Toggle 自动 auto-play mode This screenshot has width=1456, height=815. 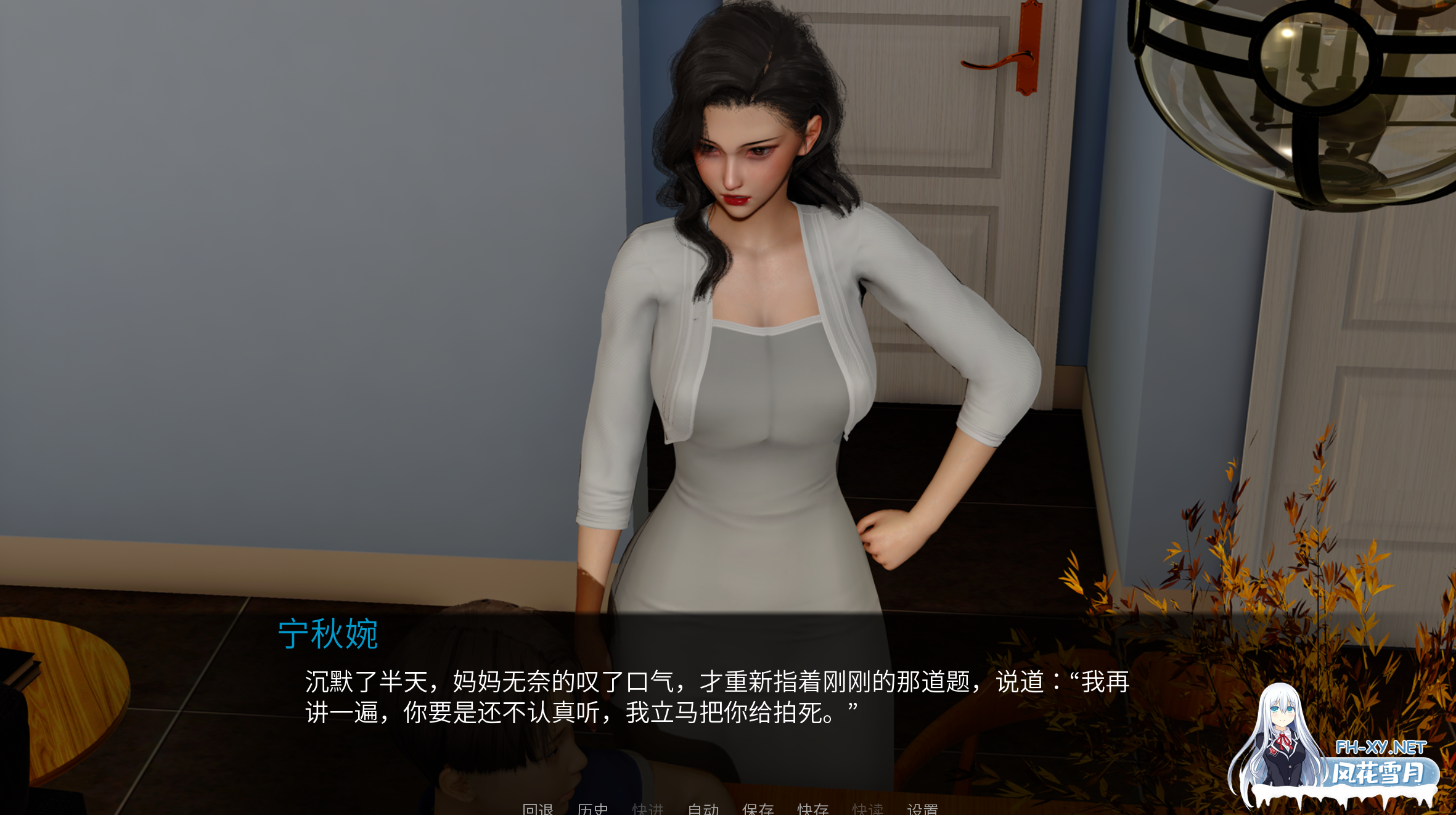pyautogui.click(x=705, y=809)
